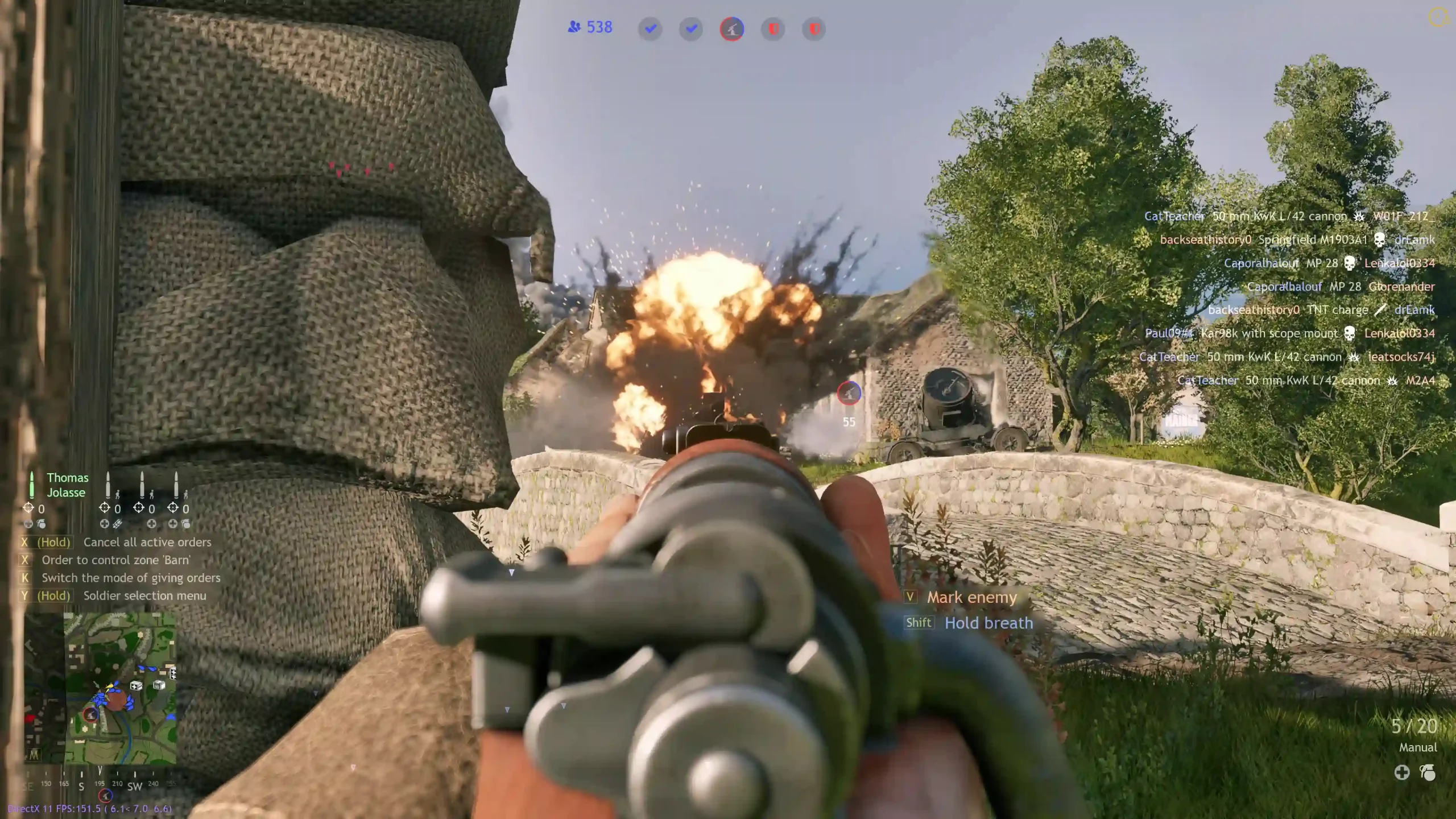
Task: Select squad leader Thomas Jolasse
Action: click(67, 485)
